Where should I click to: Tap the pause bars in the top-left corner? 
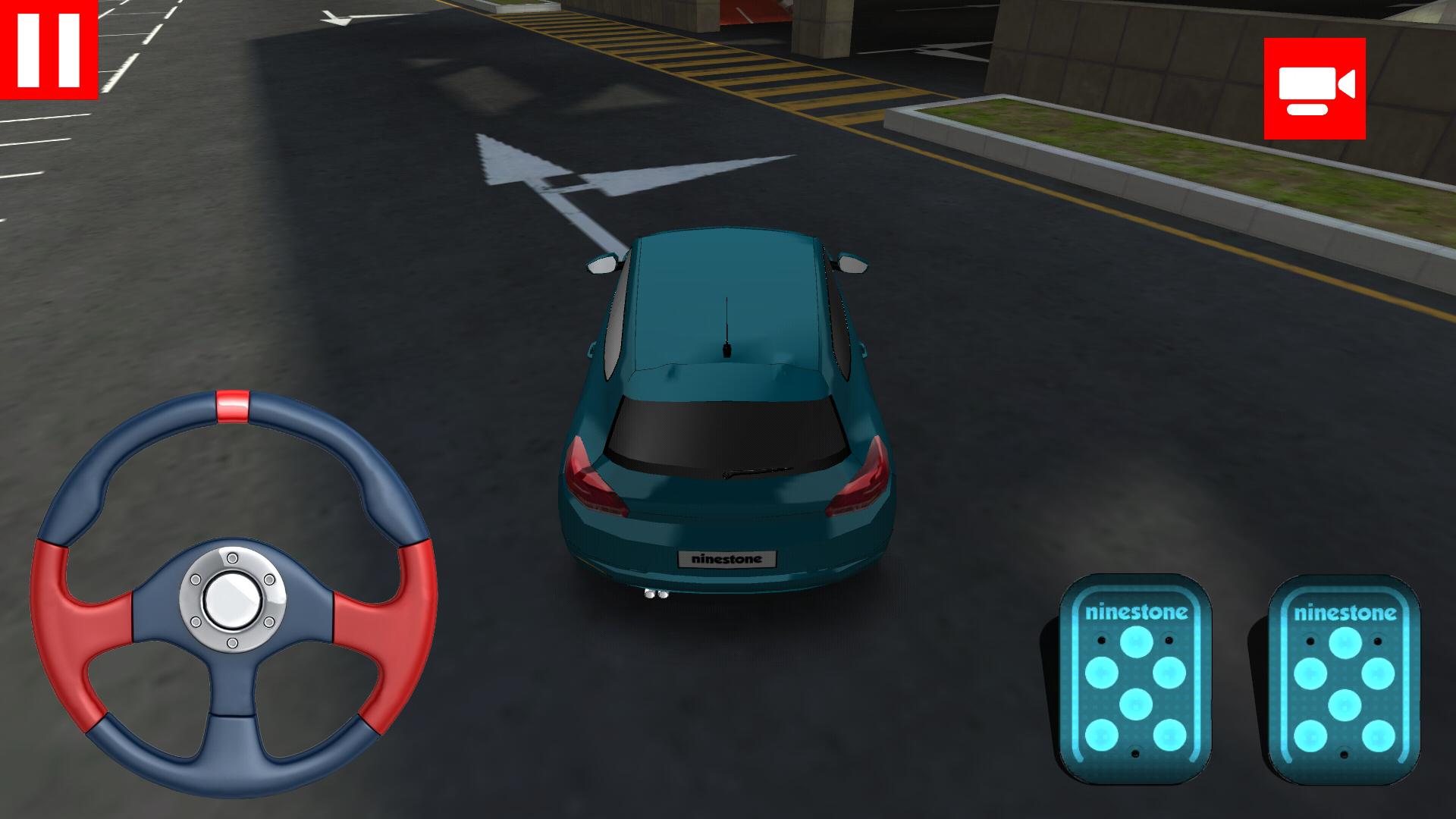point(49,49)
